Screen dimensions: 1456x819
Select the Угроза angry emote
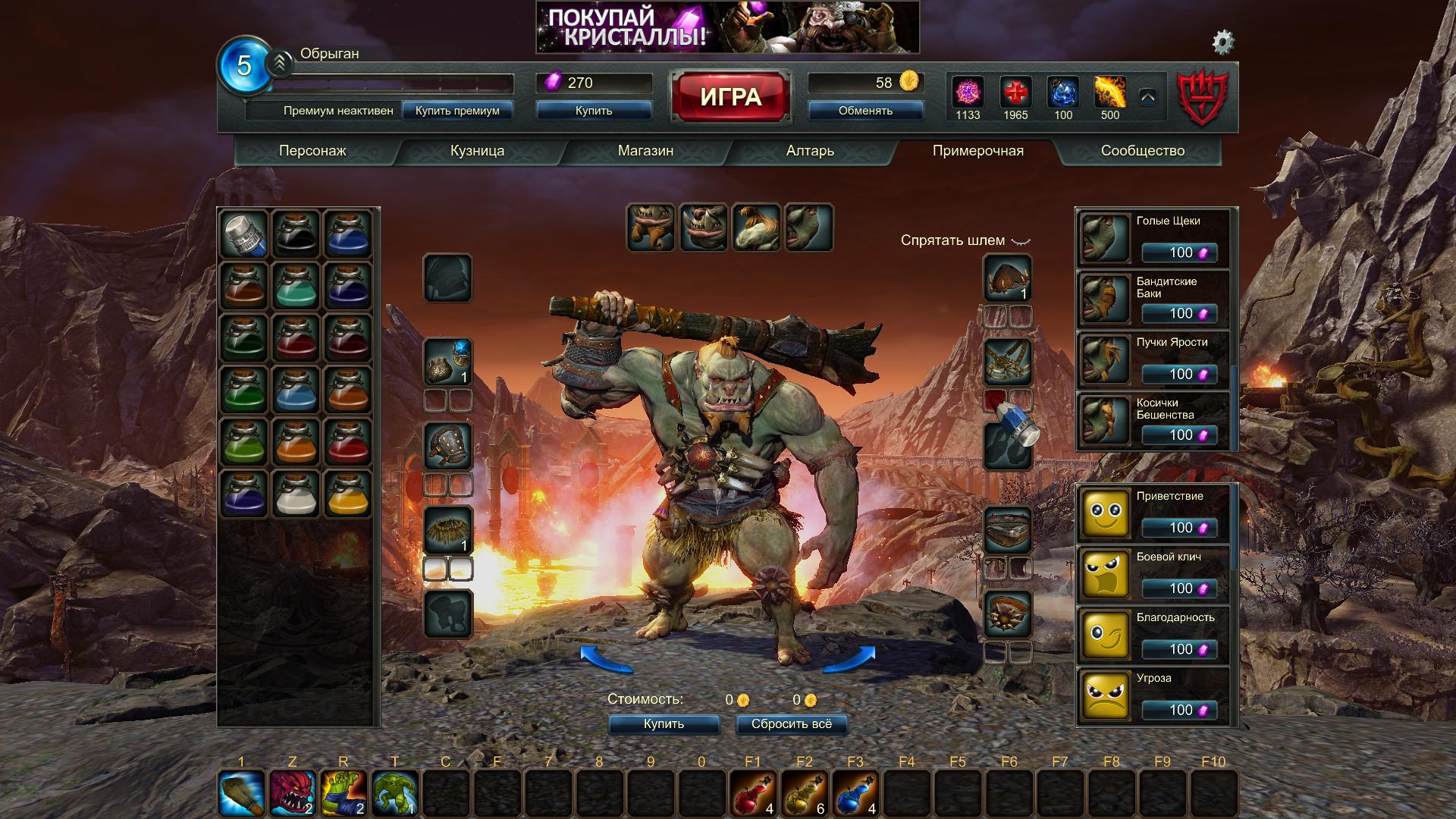pyautogui.click(x=1152, y=695)
